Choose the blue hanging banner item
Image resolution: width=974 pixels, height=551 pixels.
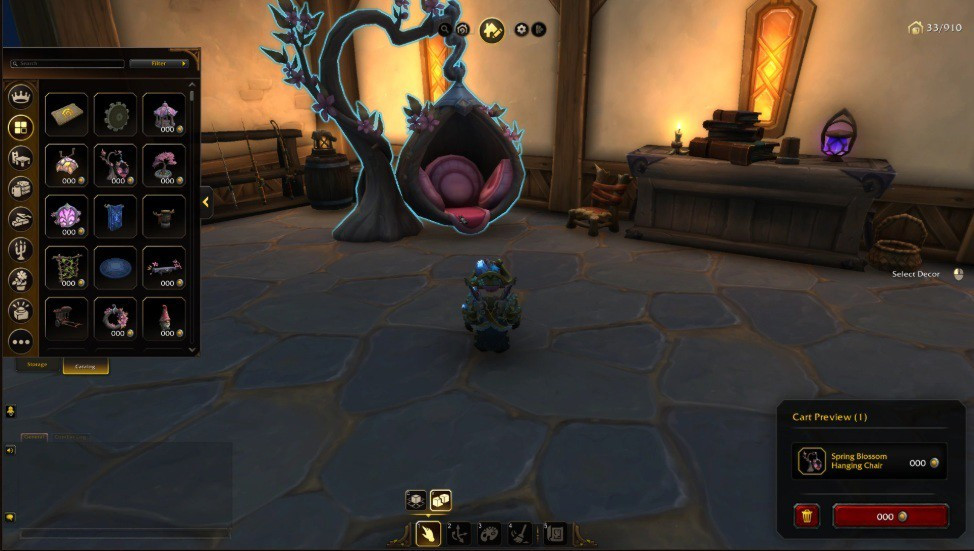click(114, 215)
